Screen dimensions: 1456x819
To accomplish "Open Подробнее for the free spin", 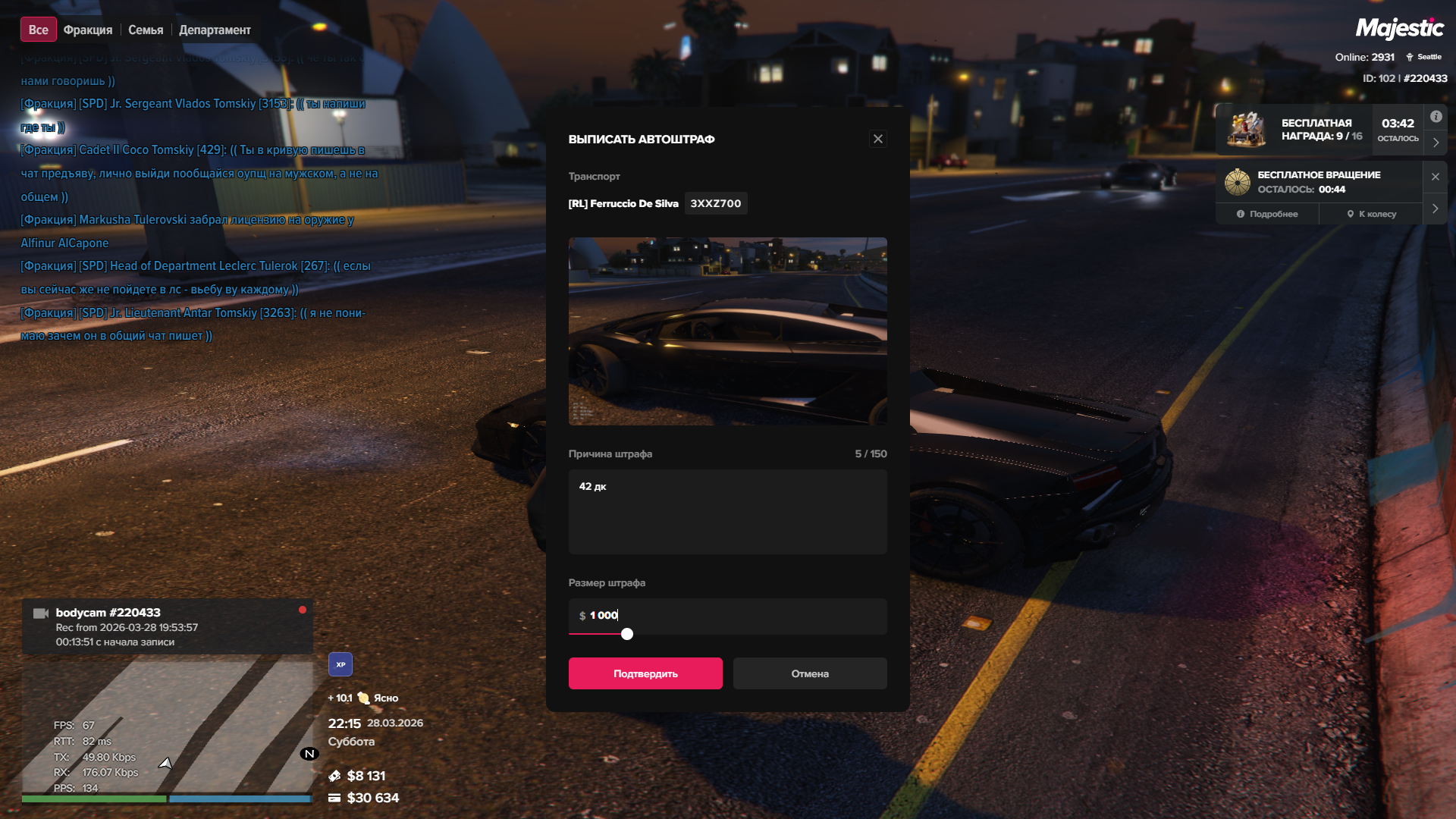I will tap(1267, 214).
